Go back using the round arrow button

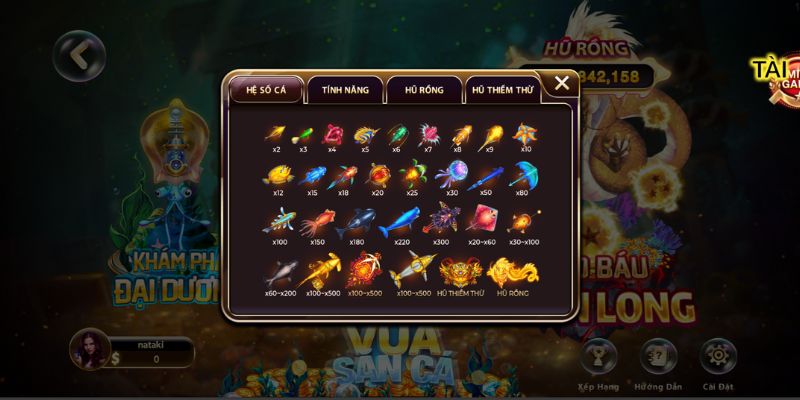click(79, 55)
